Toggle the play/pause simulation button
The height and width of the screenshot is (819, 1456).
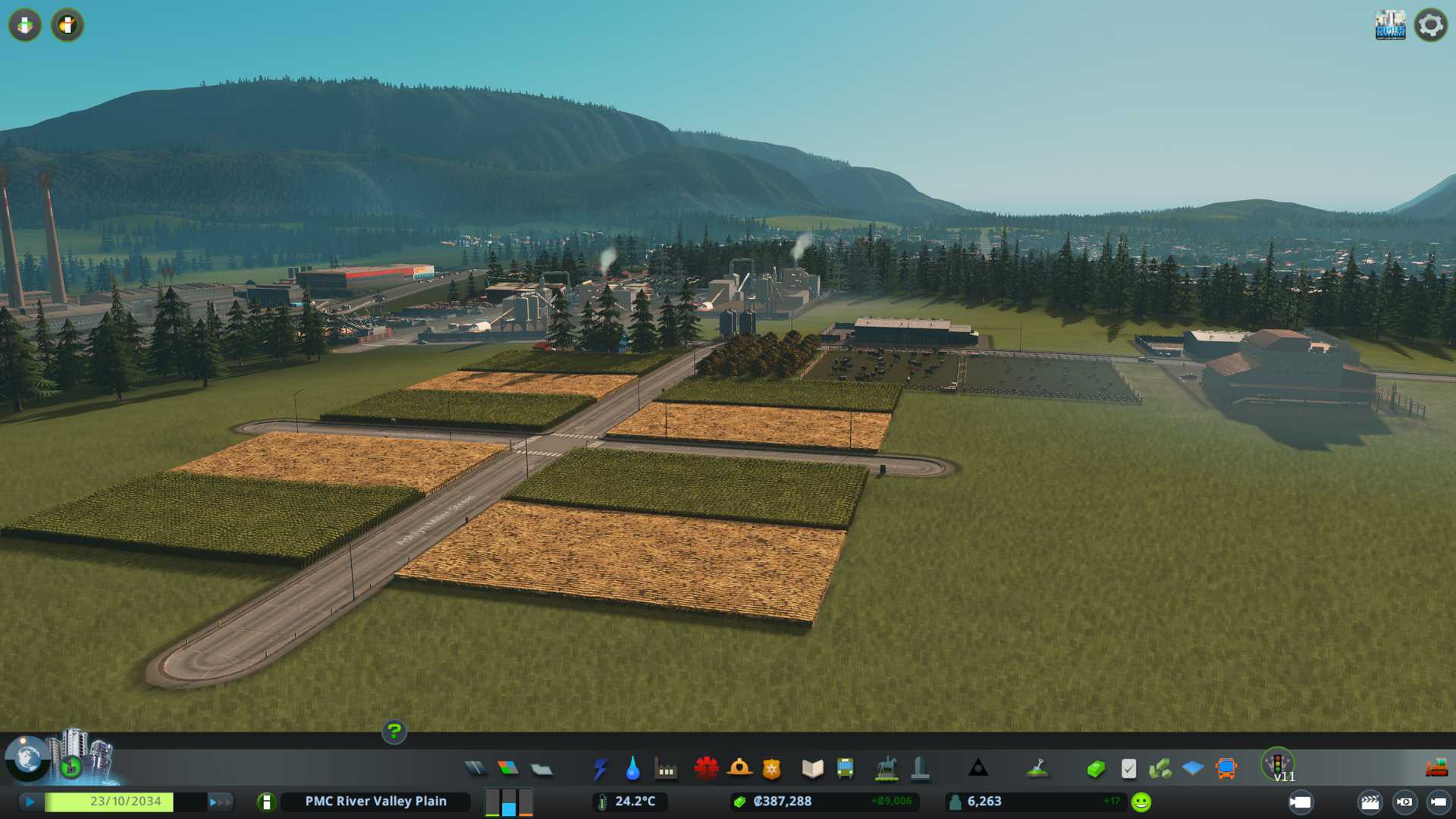click(30, 802)
